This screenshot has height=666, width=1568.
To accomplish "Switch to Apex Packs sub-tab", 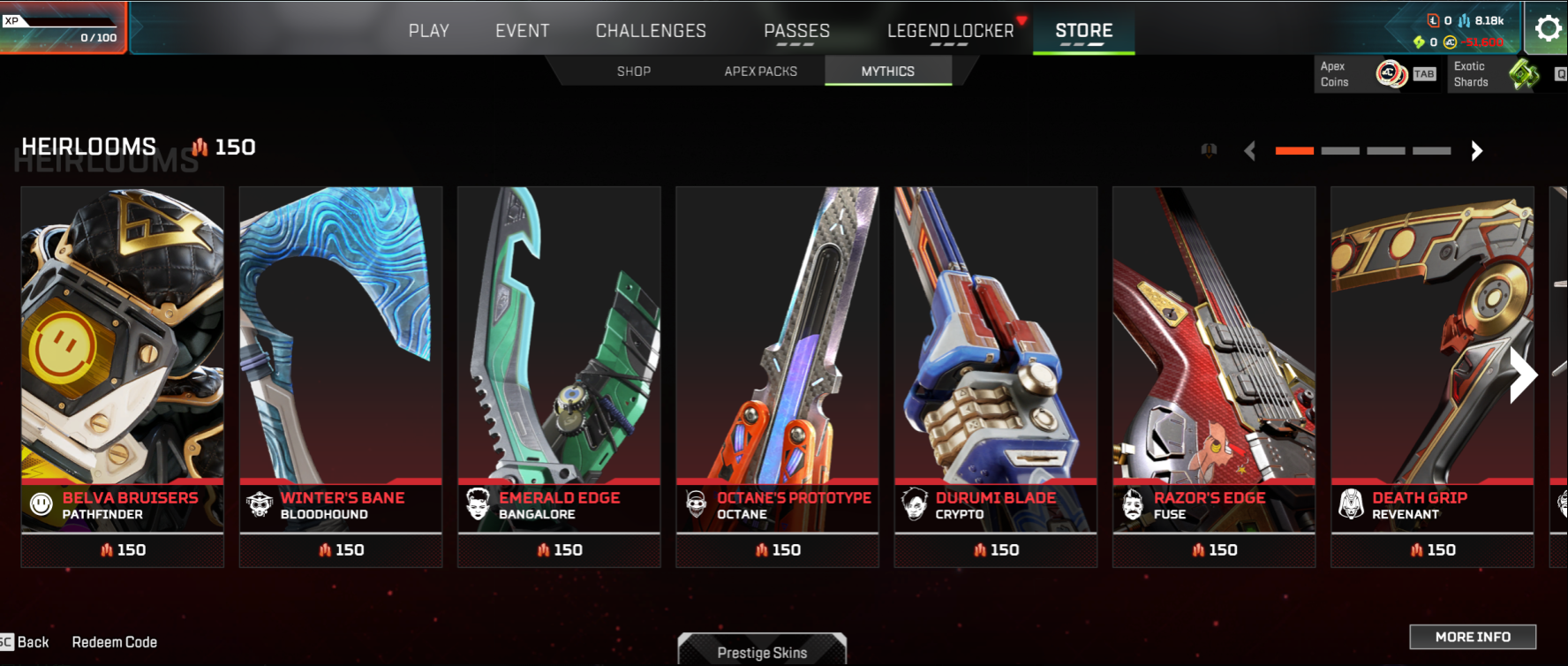I will click(x=760, y=72).
